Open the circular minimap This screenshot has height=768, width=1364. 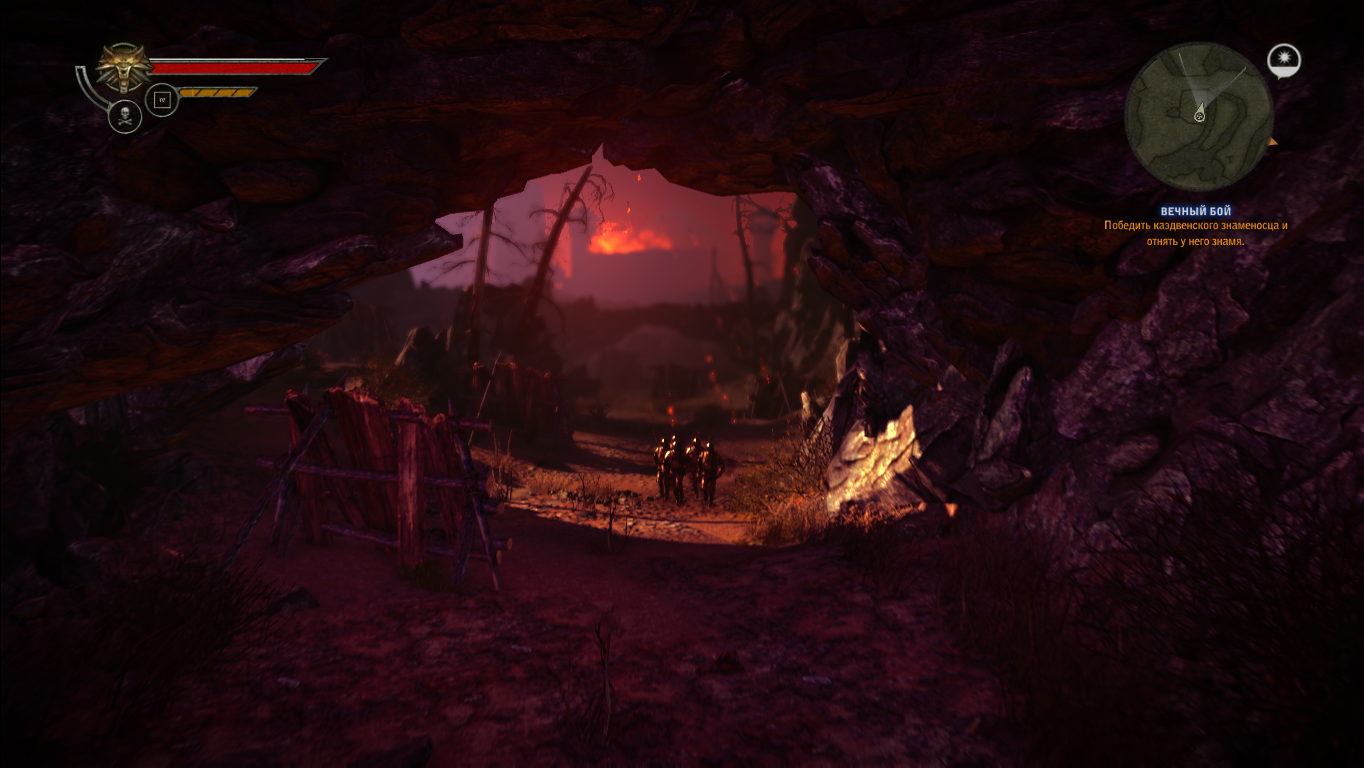pyautogui.click(x=1198, y=116)
